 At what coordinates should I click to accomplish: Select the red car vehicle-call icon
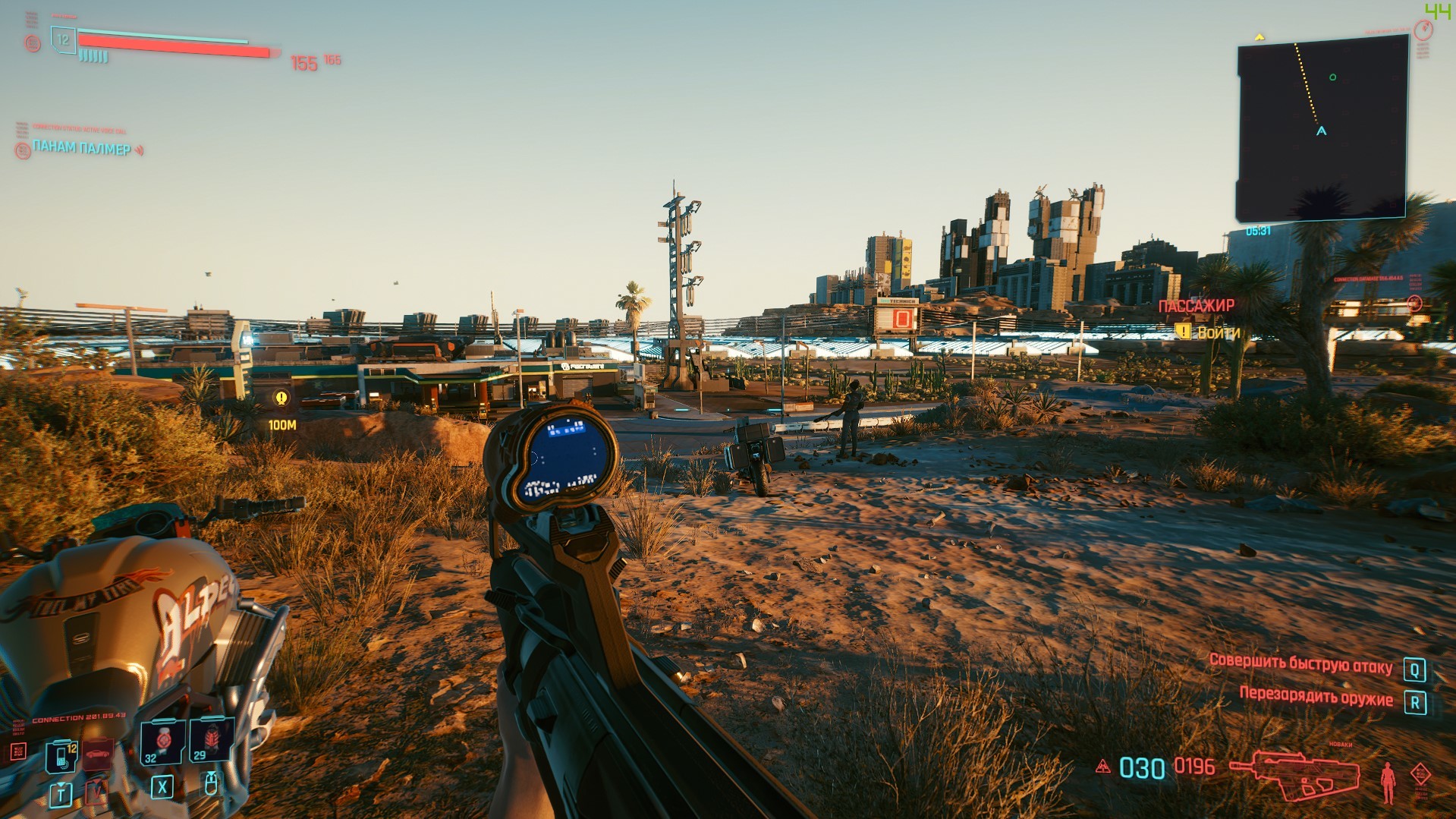coord(97,754)
